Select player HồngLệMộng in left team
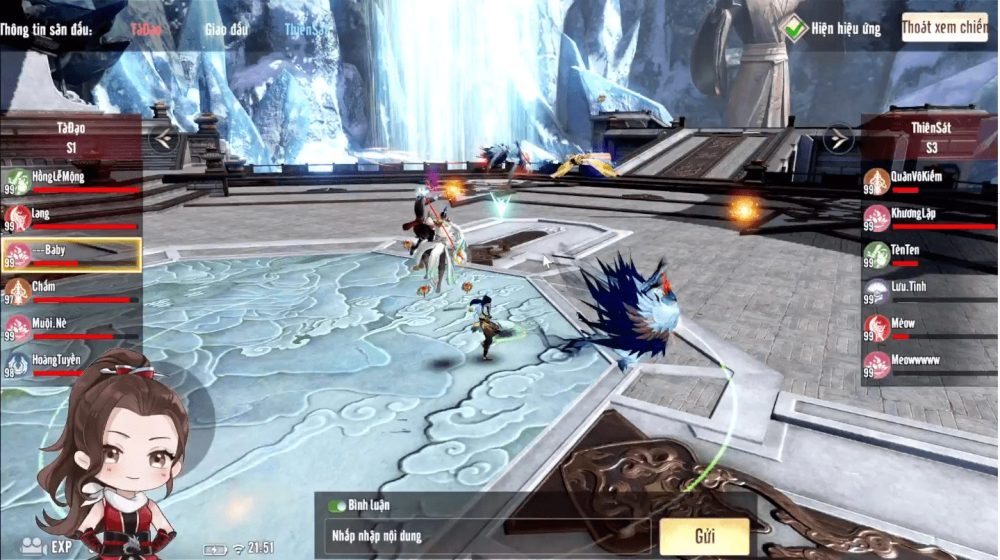The width and height of the screenshot is (1000, 560). point(70,182)
